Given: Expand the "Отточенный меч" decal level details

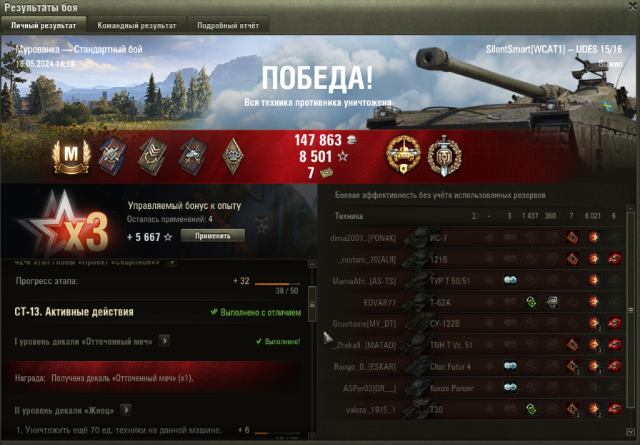Looking at the screenshot, I should [x=164, y=341].
